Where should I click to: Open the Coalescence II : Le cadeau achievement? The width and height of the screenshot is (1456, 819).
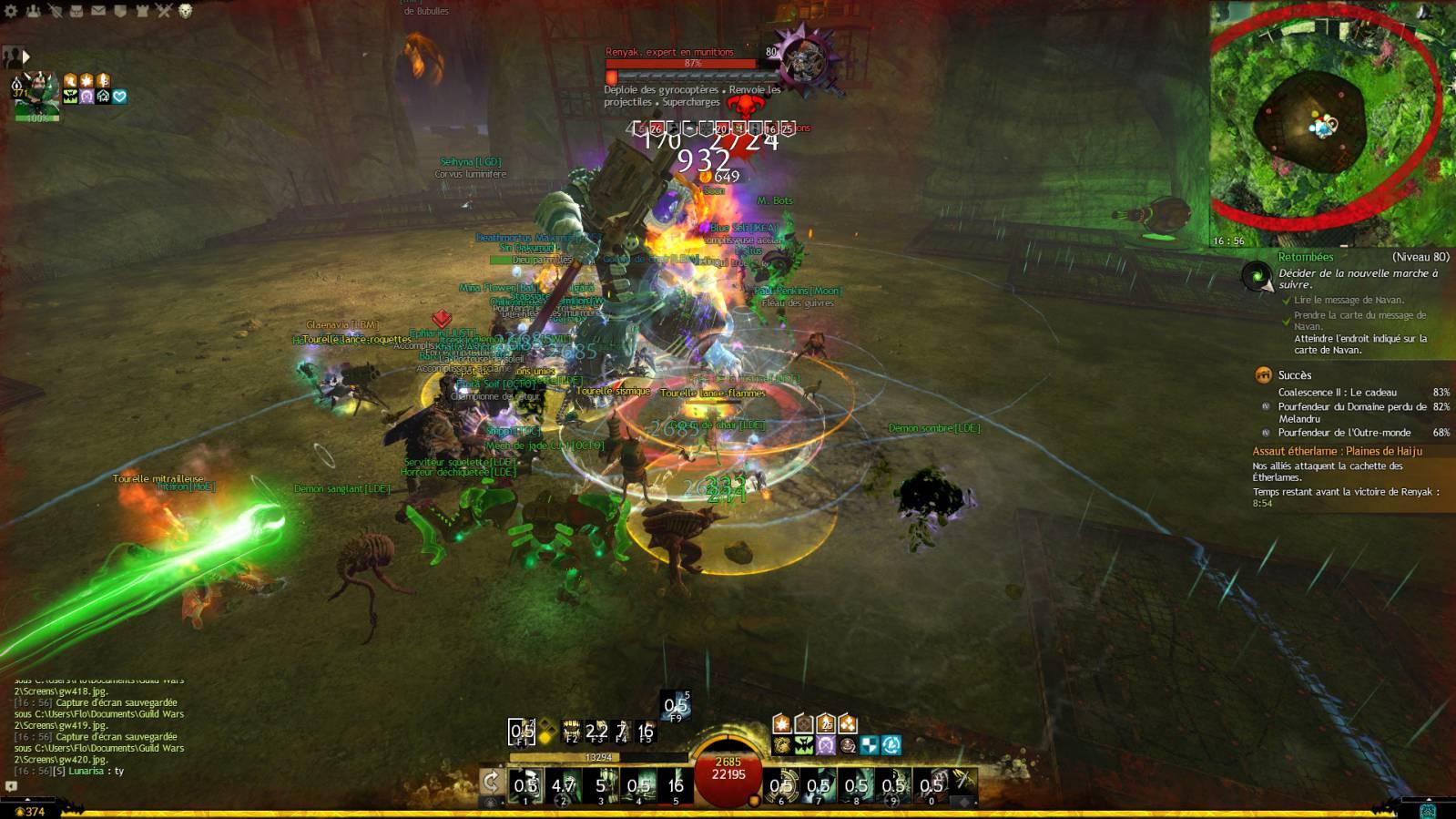tap(1337, 393)
